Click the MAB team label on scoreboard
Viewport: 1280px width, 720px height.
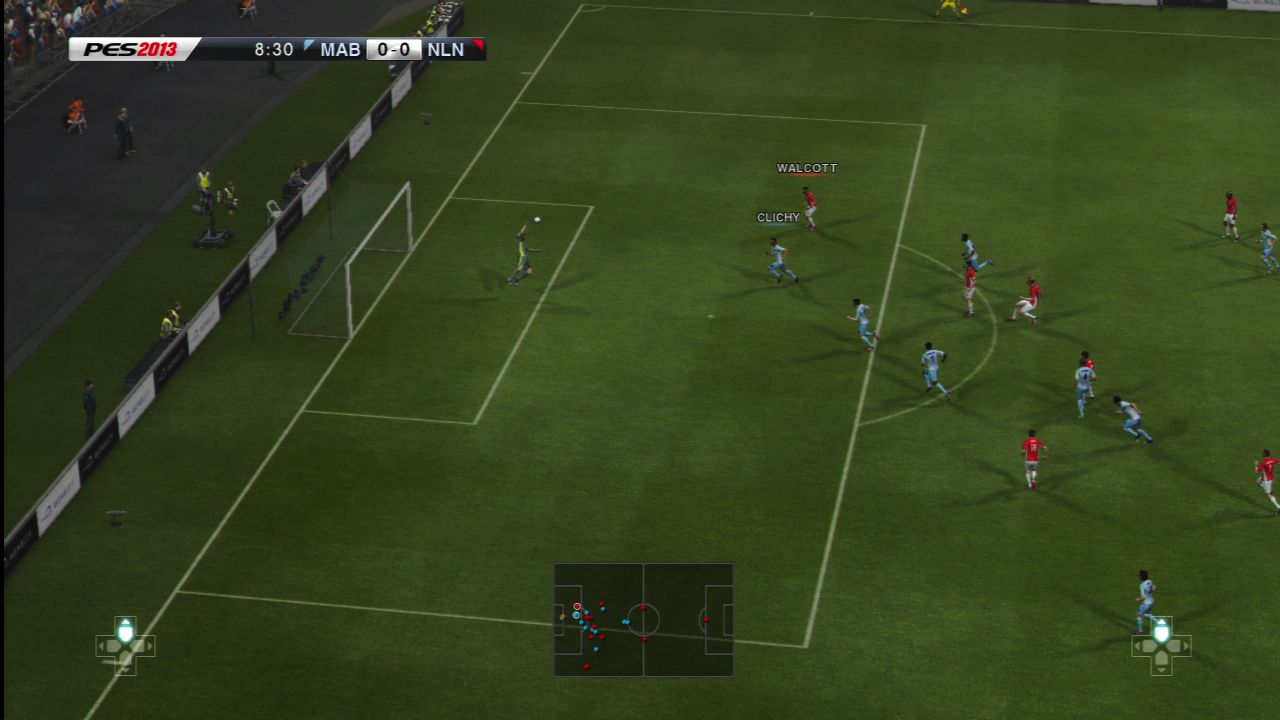(340, 49)
